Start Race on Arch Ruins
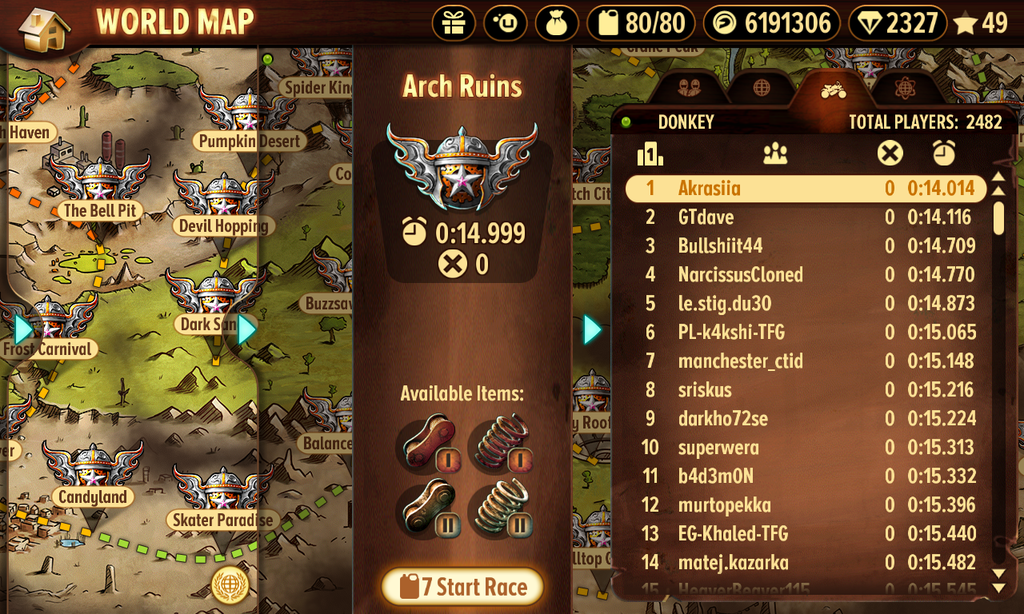The height and width of the screenshot is (614, 1024). 462,587
